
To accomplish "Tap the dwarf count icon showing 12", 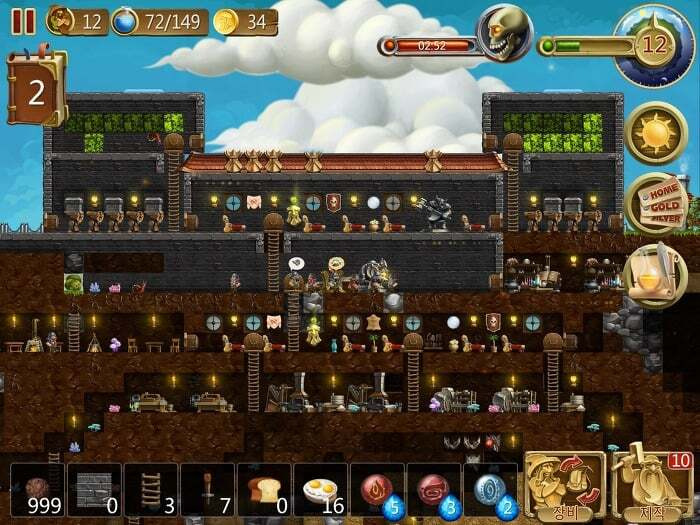I will 61,21.
